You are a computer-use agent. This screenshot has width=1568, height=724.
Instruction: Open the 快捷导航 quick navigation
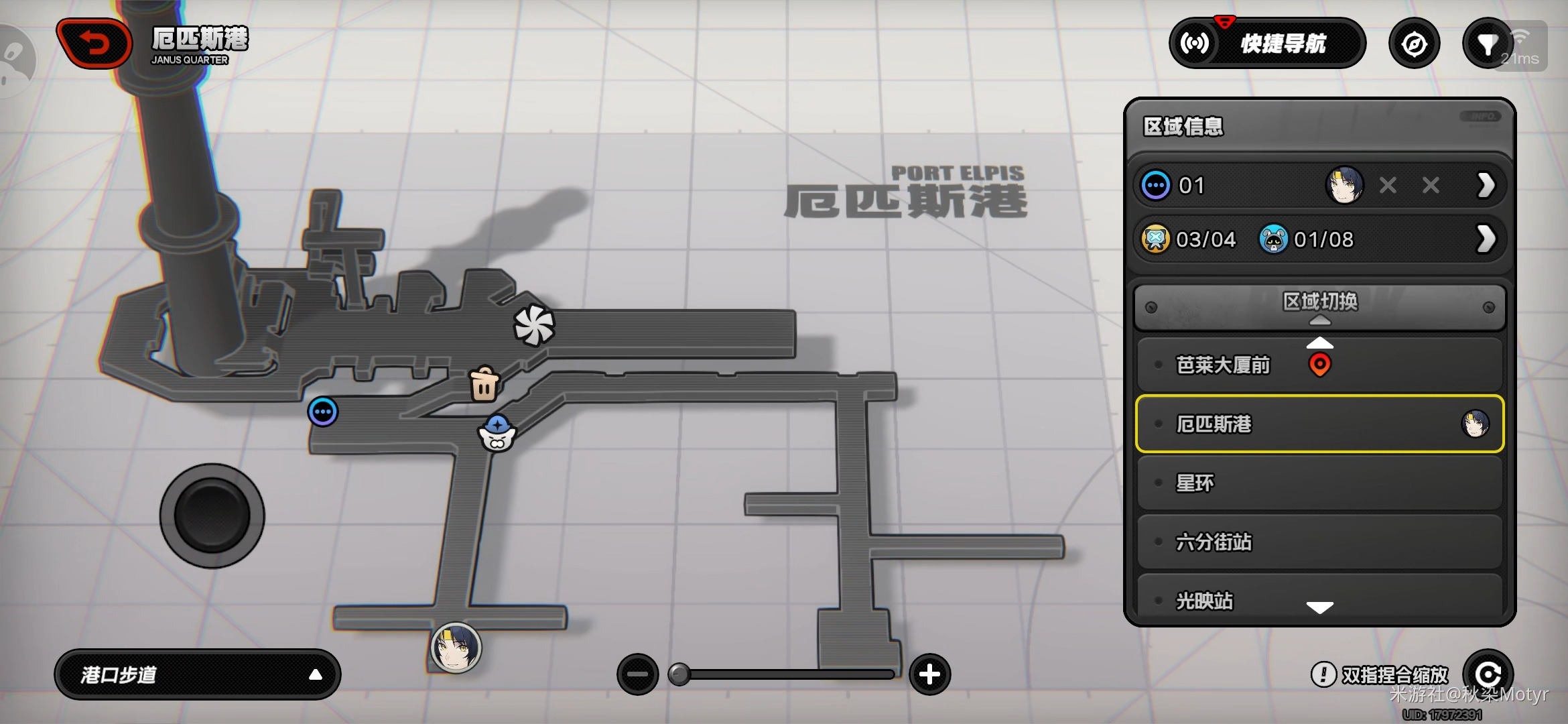click(x=1267, y=44)
